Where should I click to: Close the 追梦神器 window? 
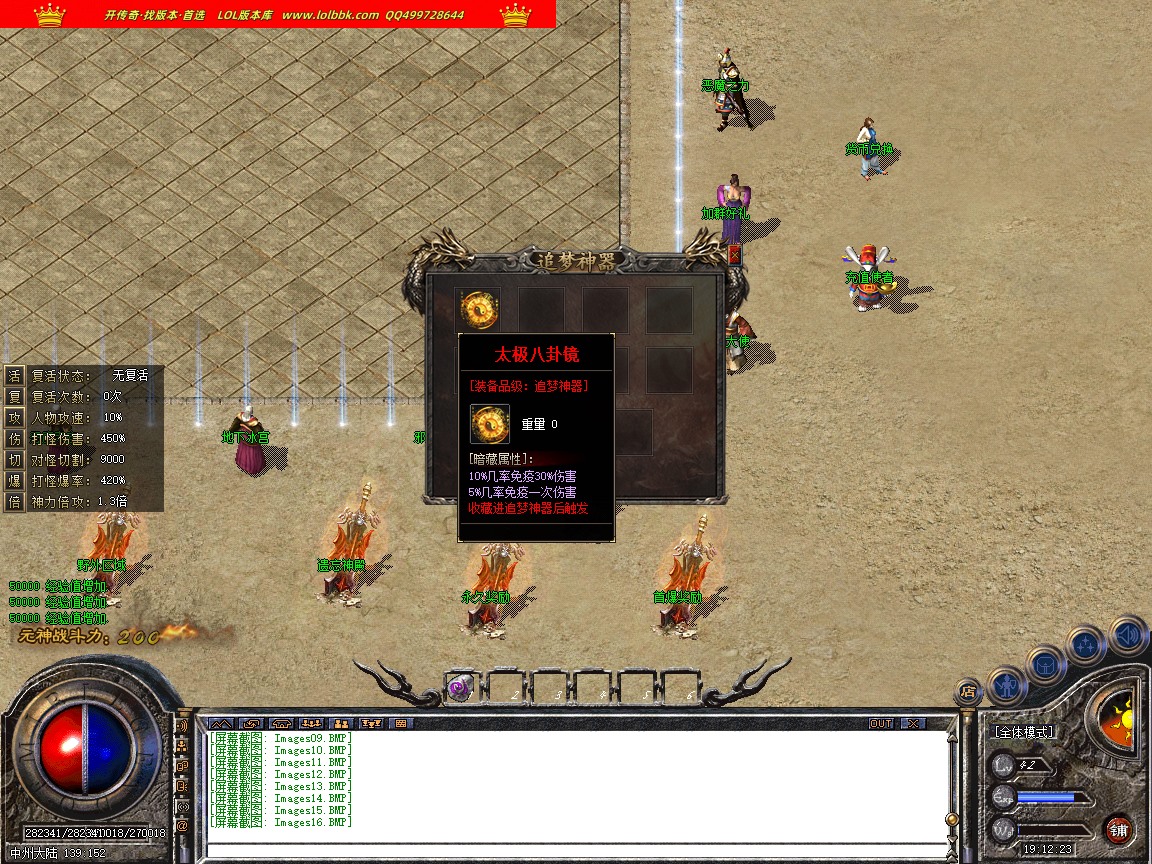(x=735, y=255)
